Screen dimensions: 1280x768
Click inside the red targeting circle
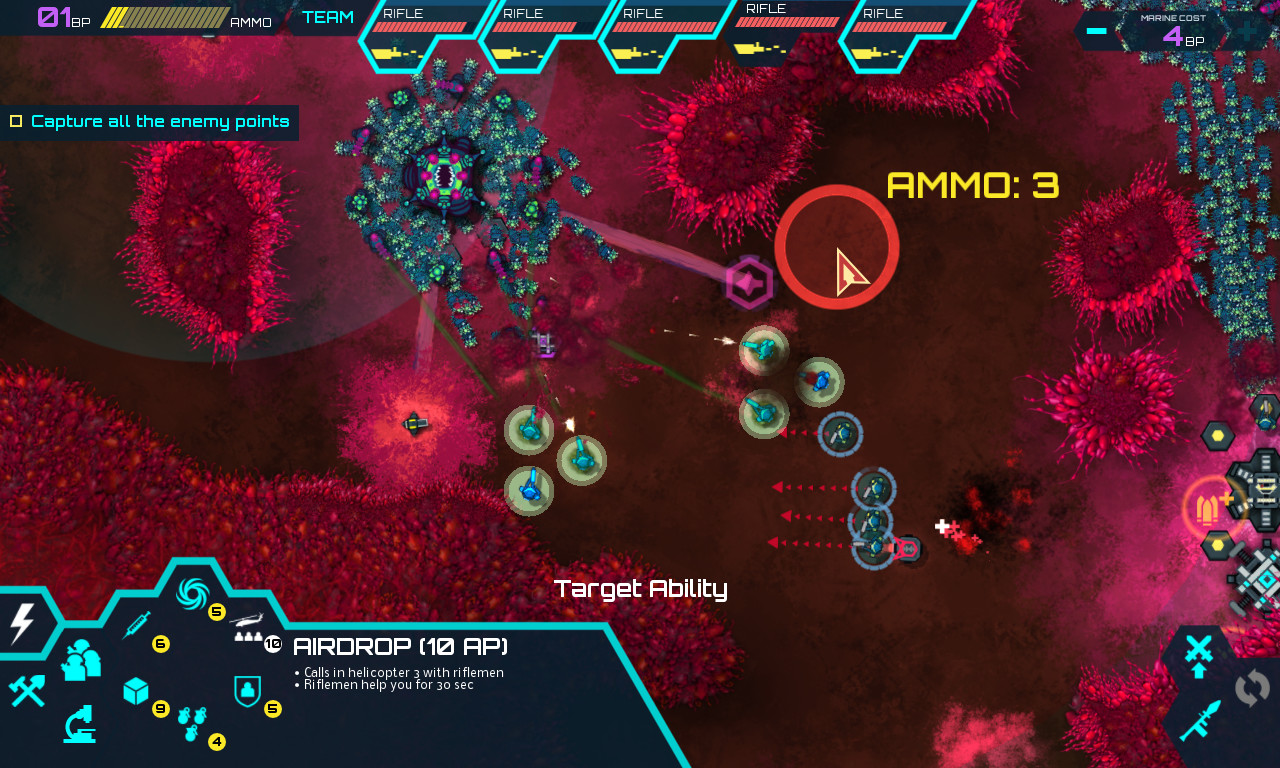click(838, 247)
